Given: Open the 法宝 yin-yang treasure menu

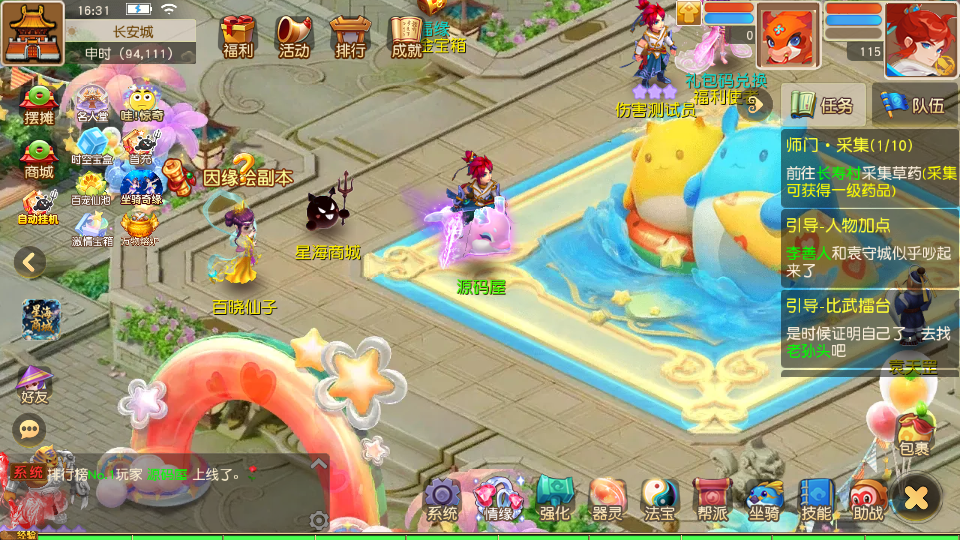Looking at the screenshot, I should (659, 498).
